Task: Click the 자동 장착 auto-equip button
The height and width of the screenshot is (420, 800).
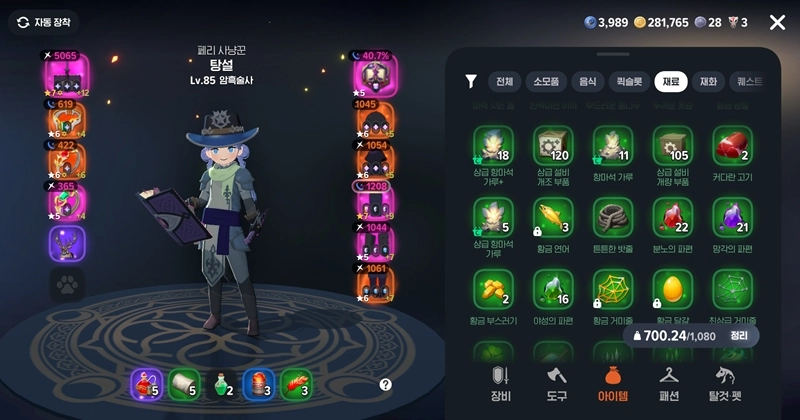Action: [43, 22]
